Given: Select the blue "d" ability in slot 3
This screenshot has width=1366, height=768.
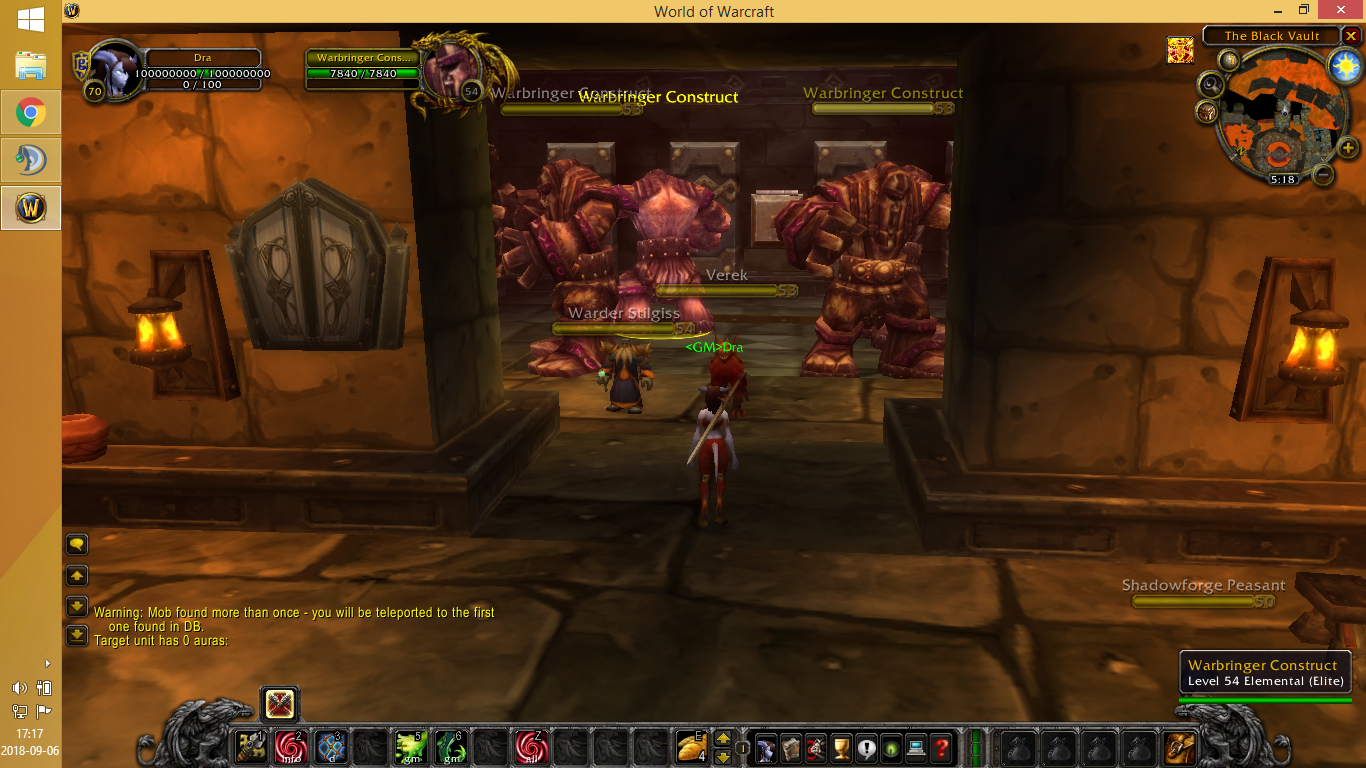Looking at the screenshot, I should (x=331, y=749).
